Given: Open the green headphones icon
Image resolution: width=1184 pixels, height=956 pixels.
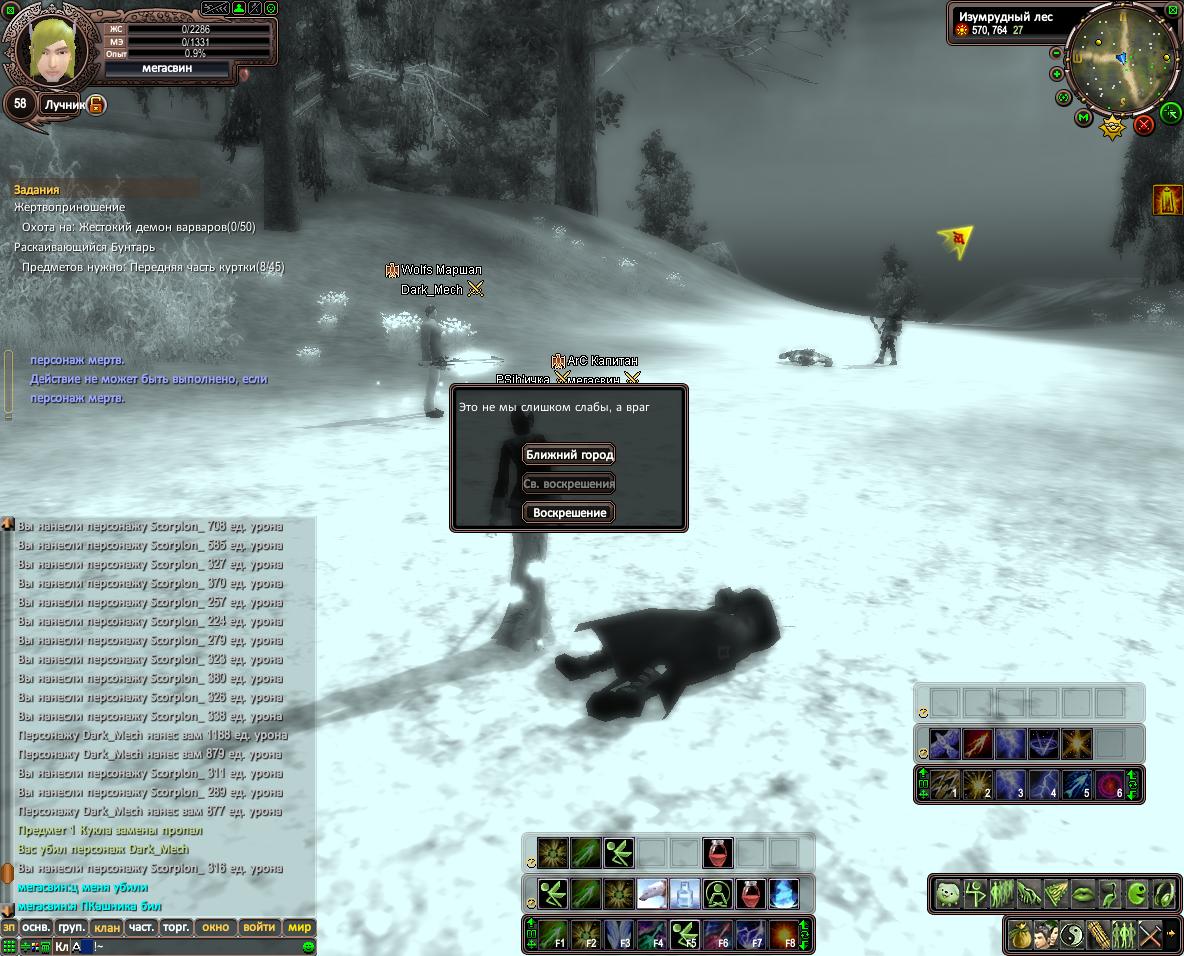Looking at the screenshot, I should [1163, 892].
